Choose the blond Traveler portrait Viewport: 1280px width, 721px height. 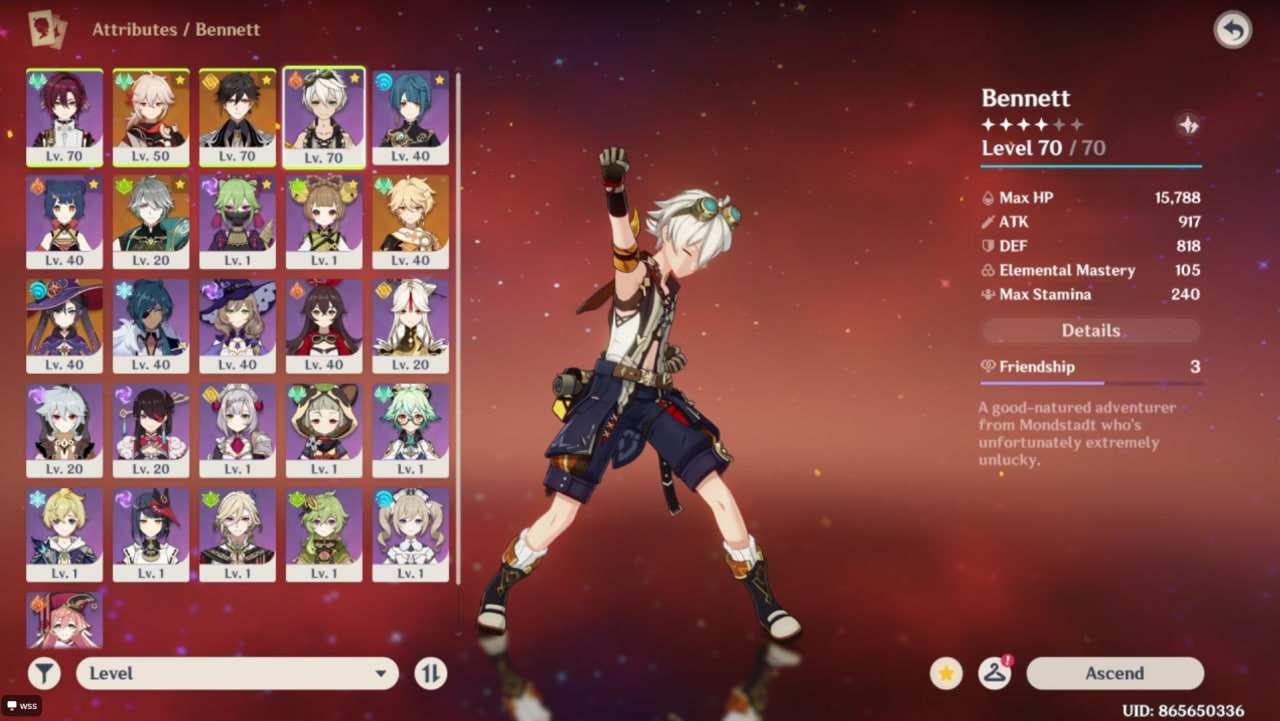[x=410, y=220]
